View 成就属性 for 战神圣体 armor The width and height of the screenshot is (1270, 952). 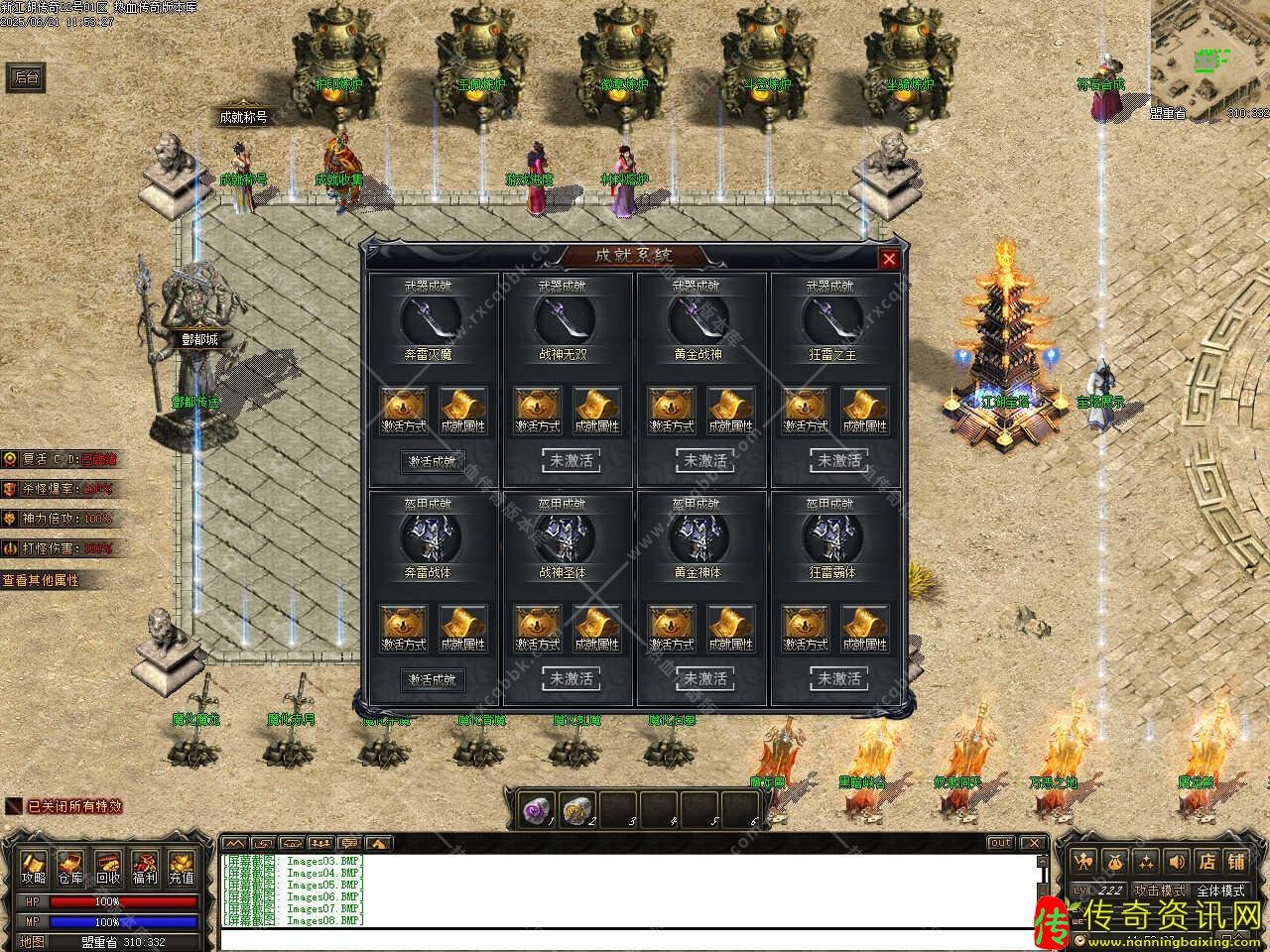(596, 630)
